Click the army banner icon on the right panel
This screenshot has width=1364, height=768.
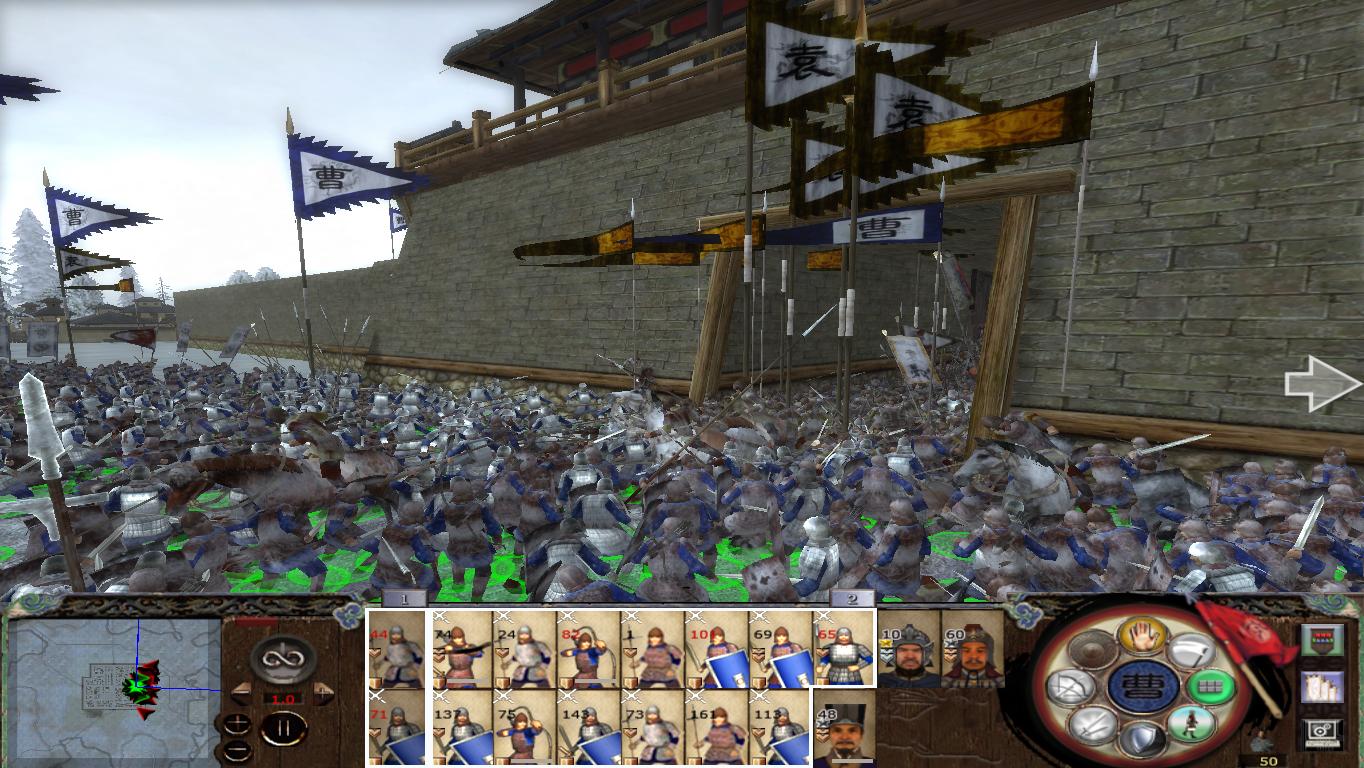[1323, 639]
